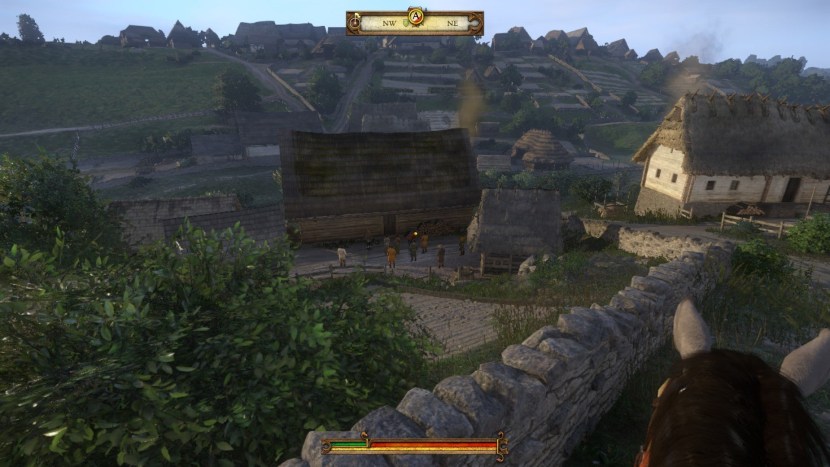Click the round emblem at the compass's left end
The image size is (830, 467).
point(355,22)
